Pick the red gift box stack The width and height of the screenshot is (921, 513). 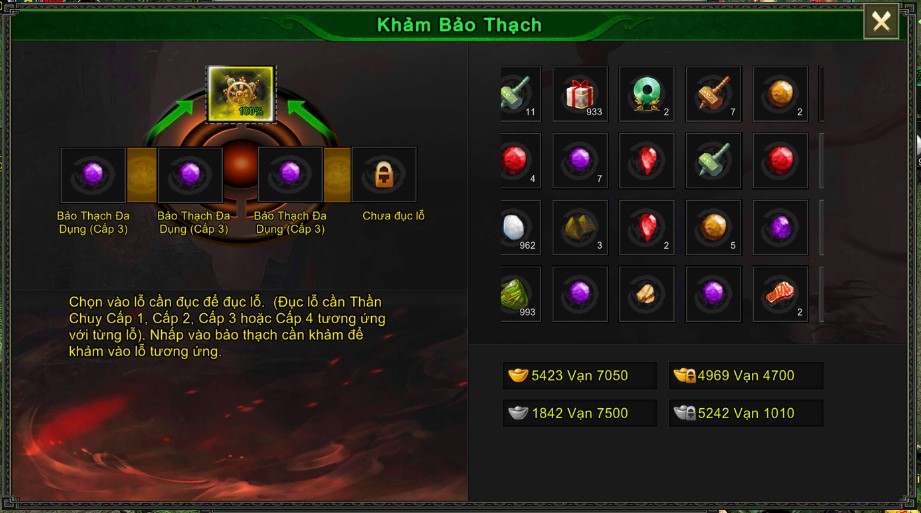pyautogui.click(x=580, y=94)
